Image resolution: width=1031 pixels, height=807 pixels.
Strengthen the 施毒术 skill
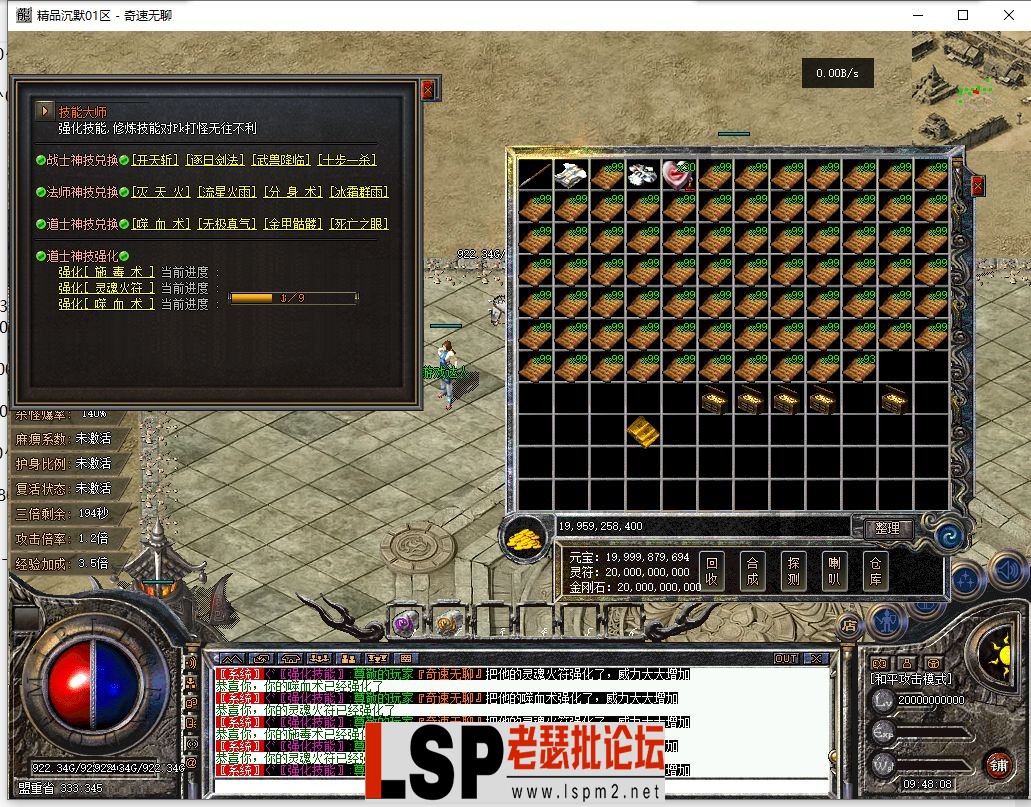click(x=106, y=272)
